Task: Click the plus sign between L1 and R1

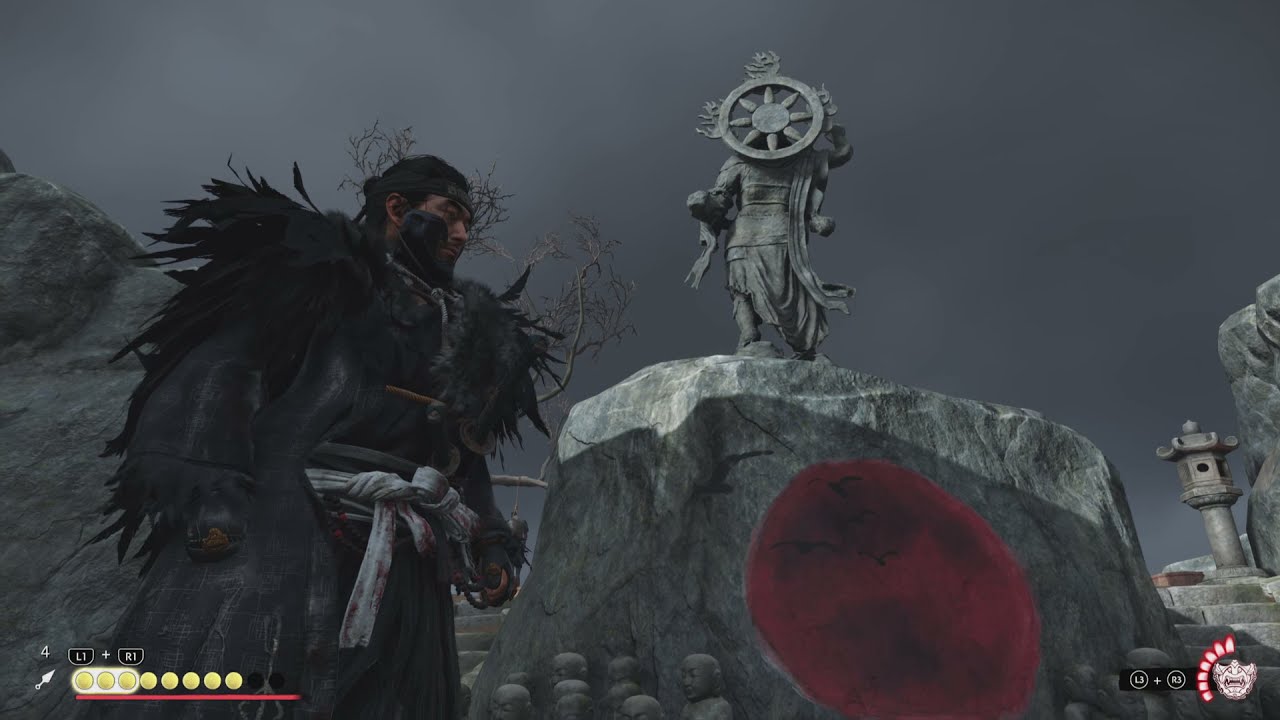Action: 106,654
